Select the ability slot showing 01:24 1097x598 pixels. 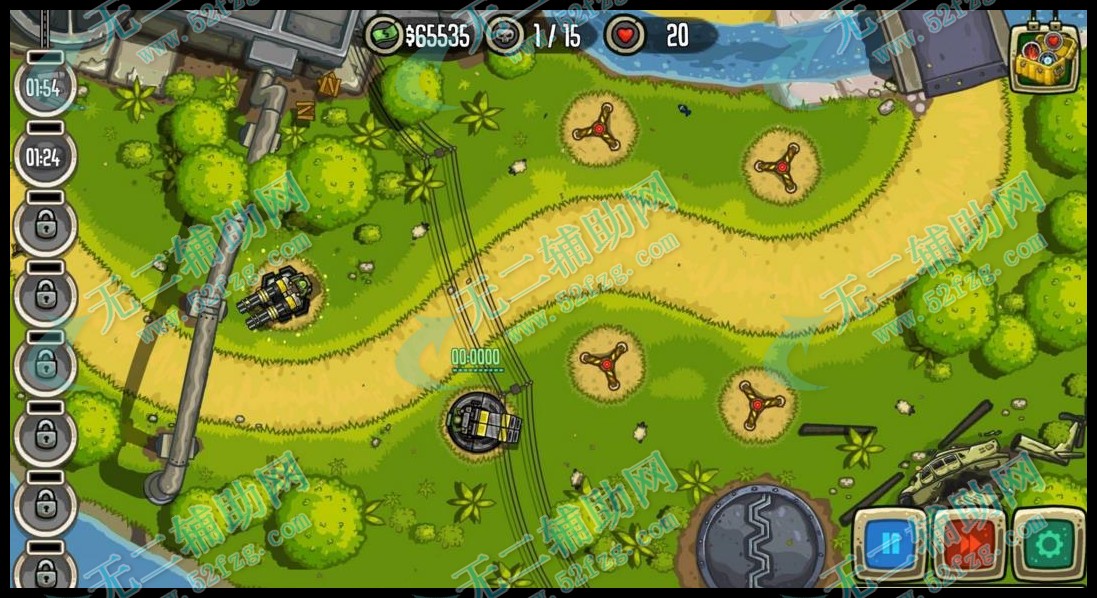pos(44,157)
